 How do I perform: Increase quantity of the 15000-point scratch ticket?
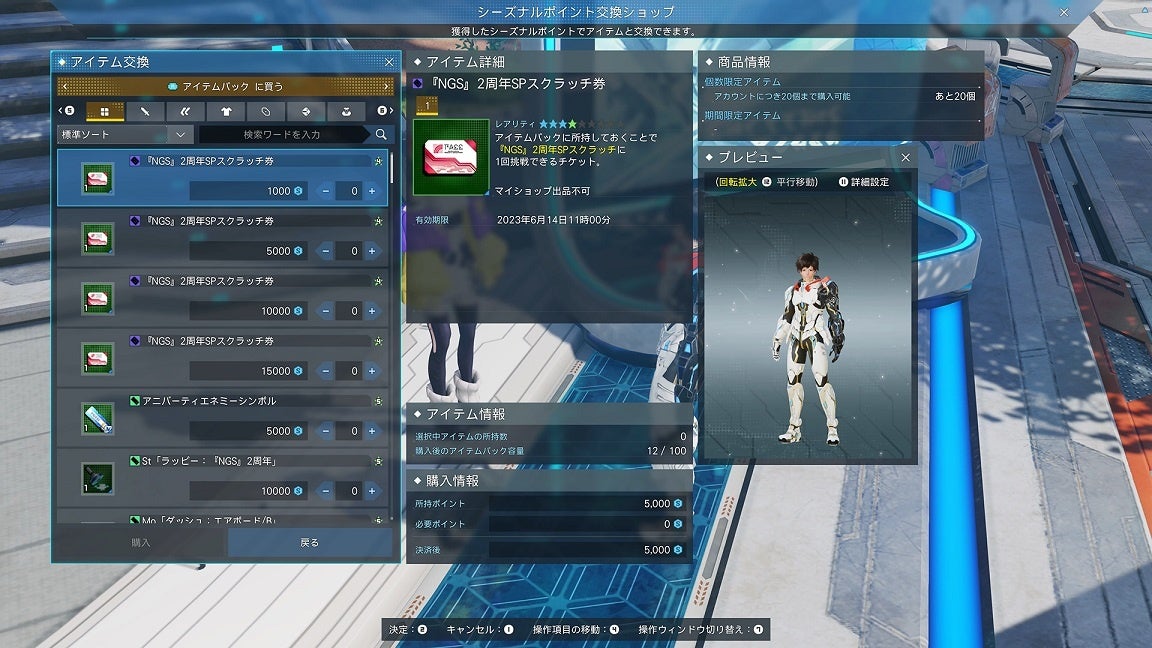[x=372, y=371]
